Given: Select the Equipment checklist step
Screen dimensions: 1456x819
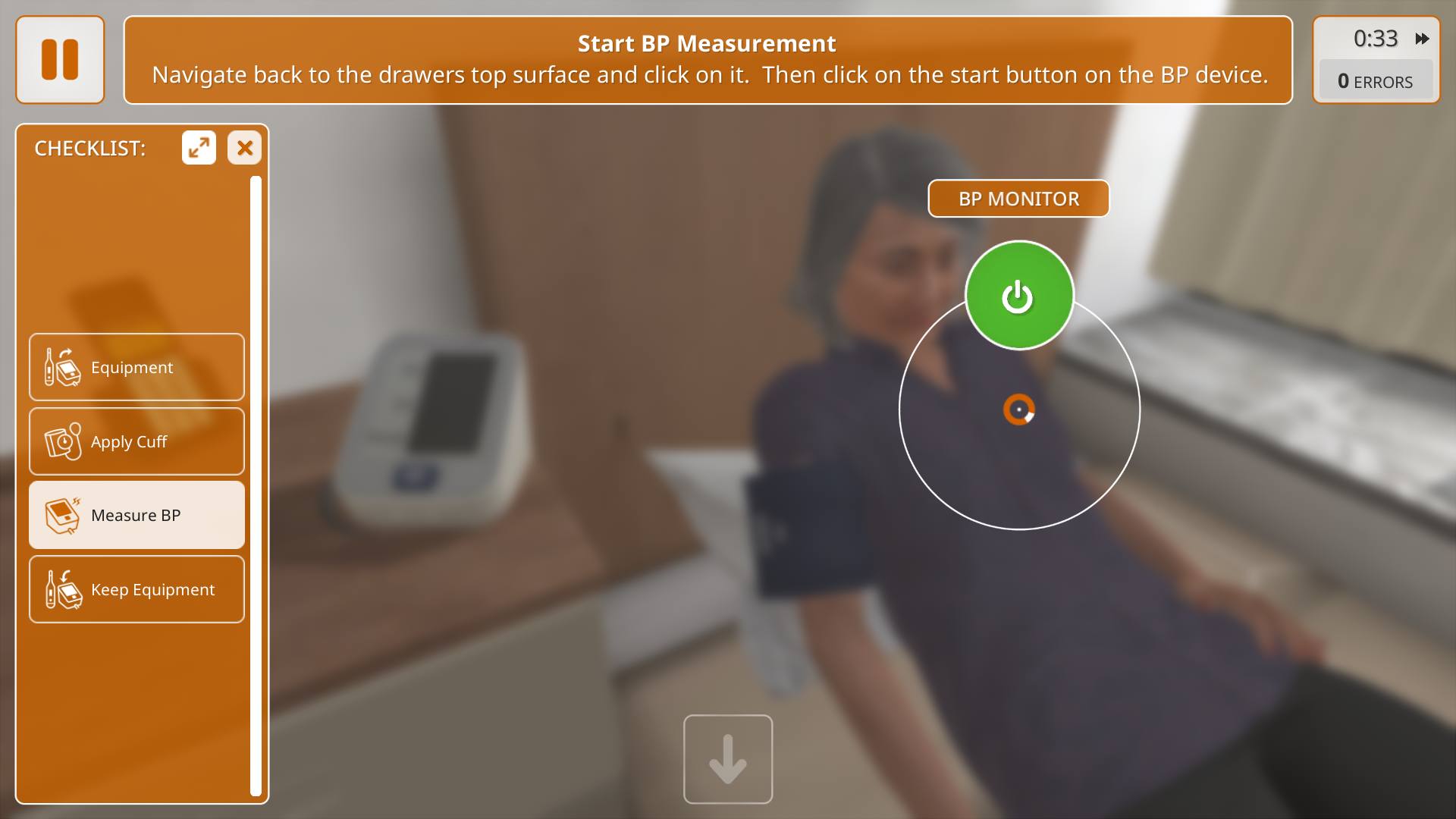Looking at the screenshot, I should [x=136, y=367].
